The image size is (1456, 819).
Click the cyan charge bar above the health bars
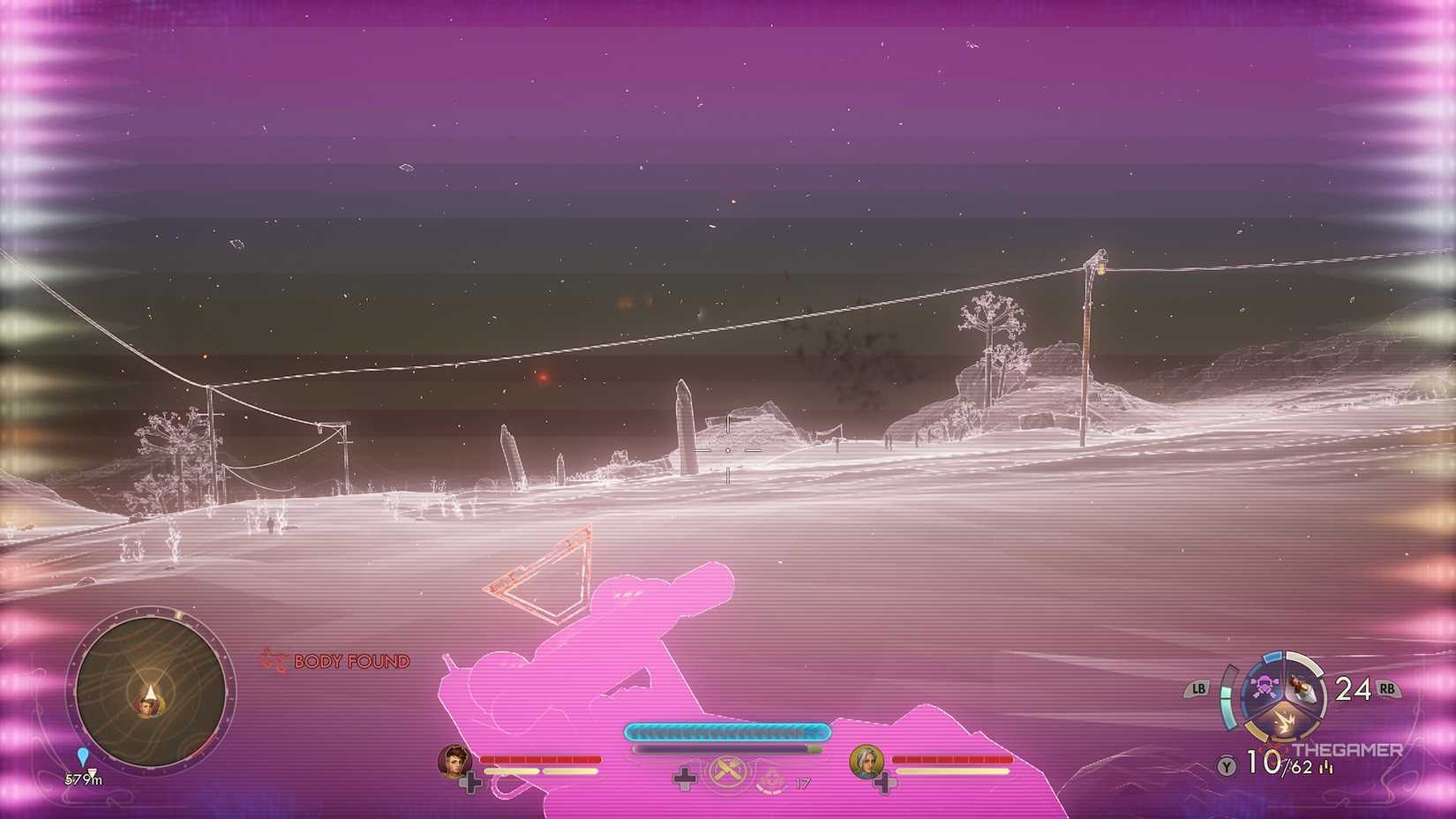725,732
